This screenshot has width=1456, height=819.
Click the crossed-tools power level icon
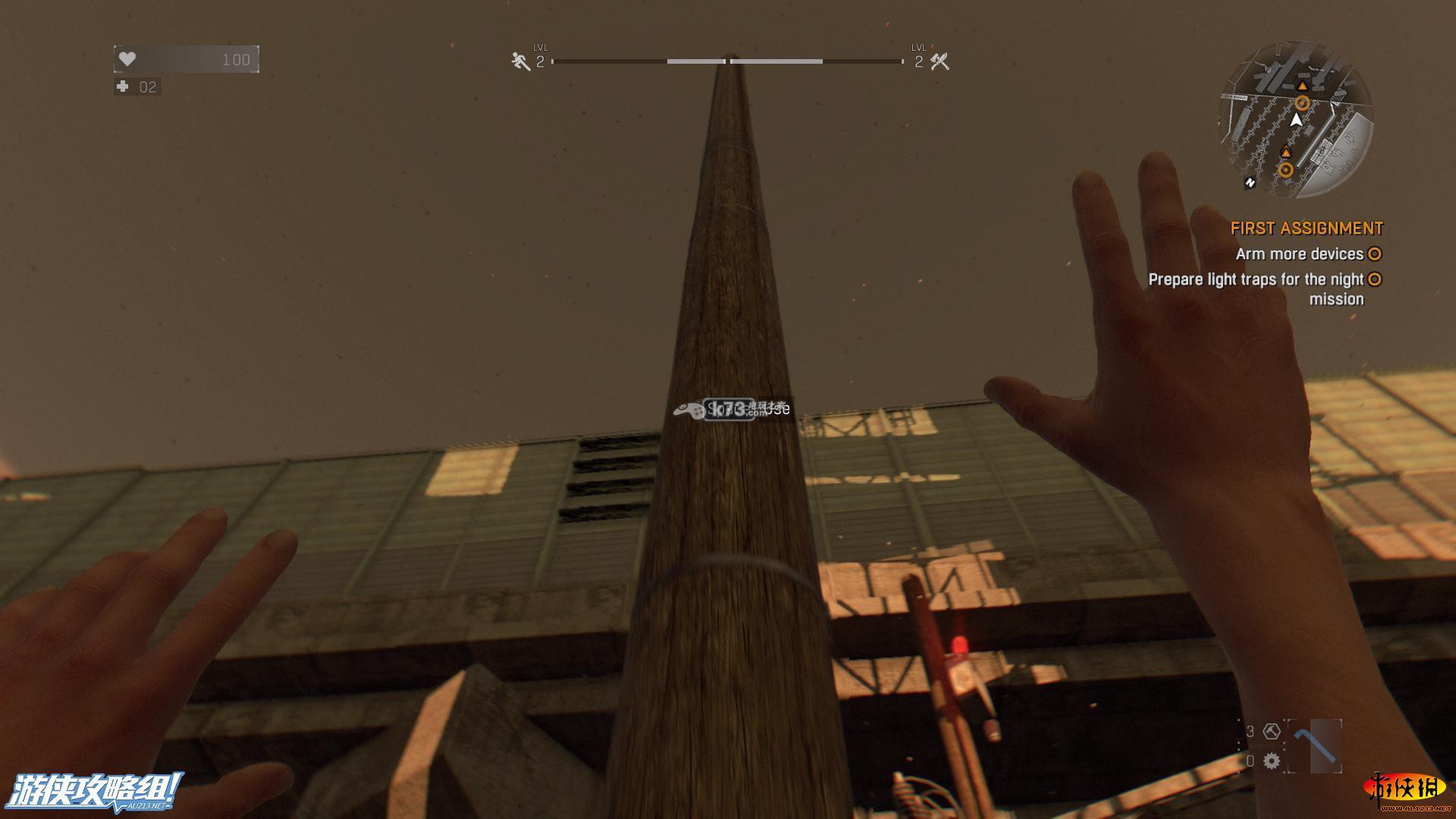coord(940,61)
